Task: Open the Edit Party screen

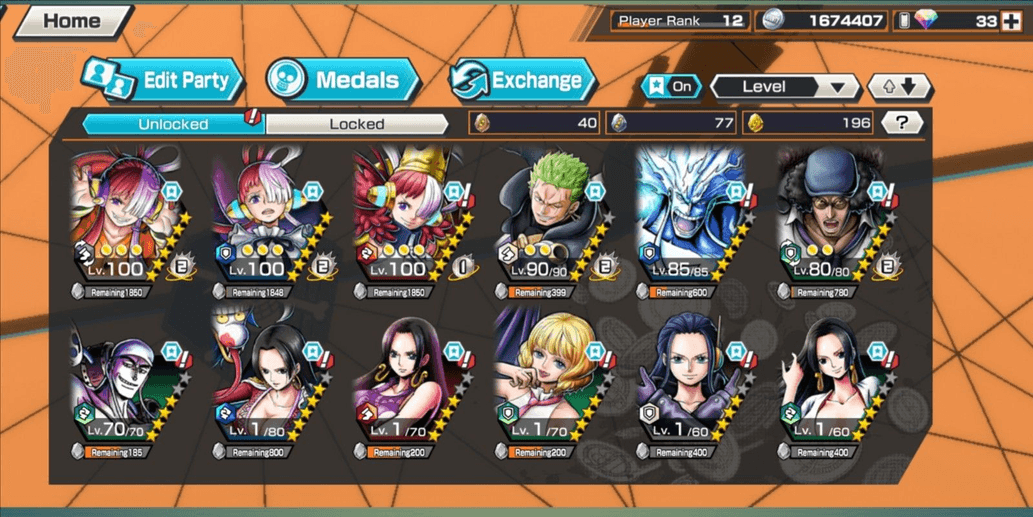Action: 165,80
